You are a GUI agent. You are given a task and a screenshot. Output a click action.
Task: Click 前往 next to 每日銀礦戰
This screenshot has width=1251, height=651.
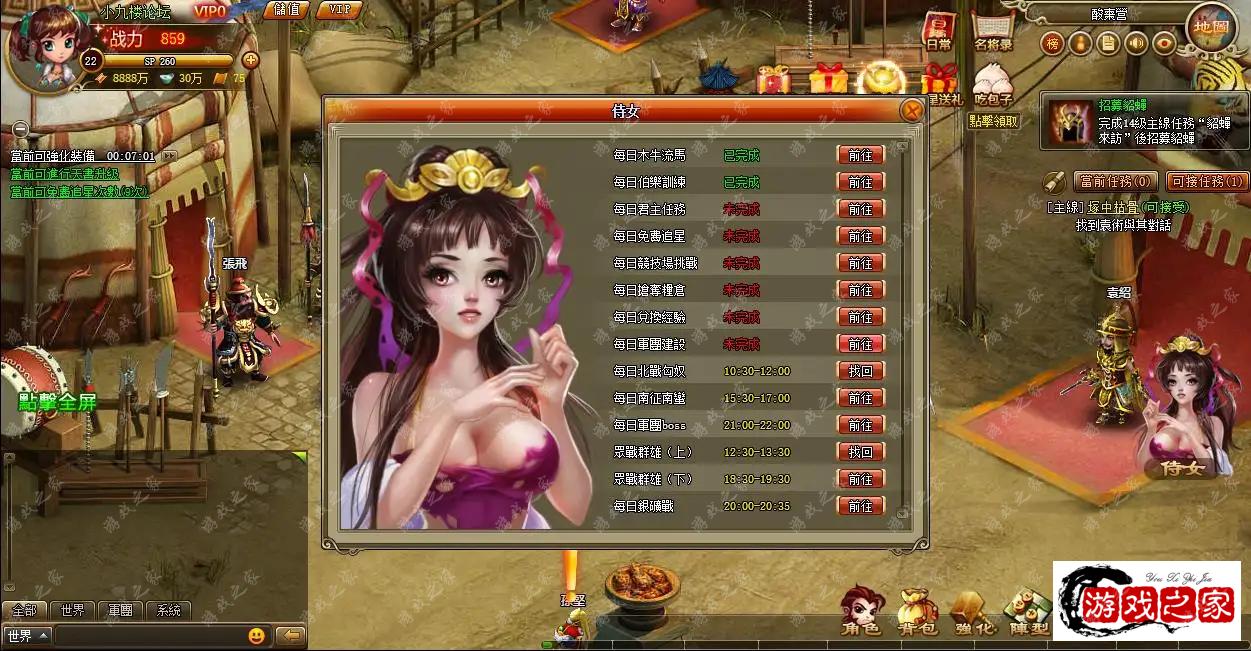860,506
